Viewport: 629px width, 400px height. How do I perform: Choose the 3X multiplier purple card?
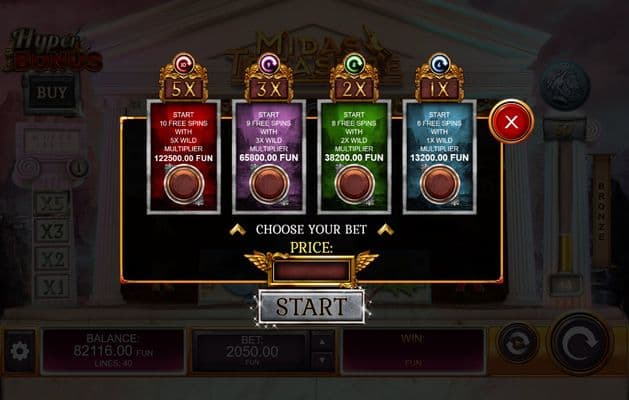(x=267, y=155)
